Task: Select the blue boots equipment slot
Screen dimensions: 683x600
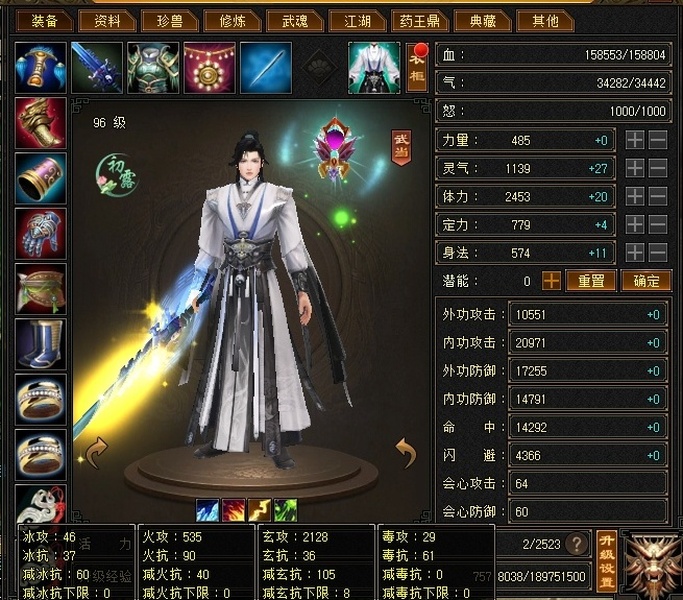Action: pos(41,347)
